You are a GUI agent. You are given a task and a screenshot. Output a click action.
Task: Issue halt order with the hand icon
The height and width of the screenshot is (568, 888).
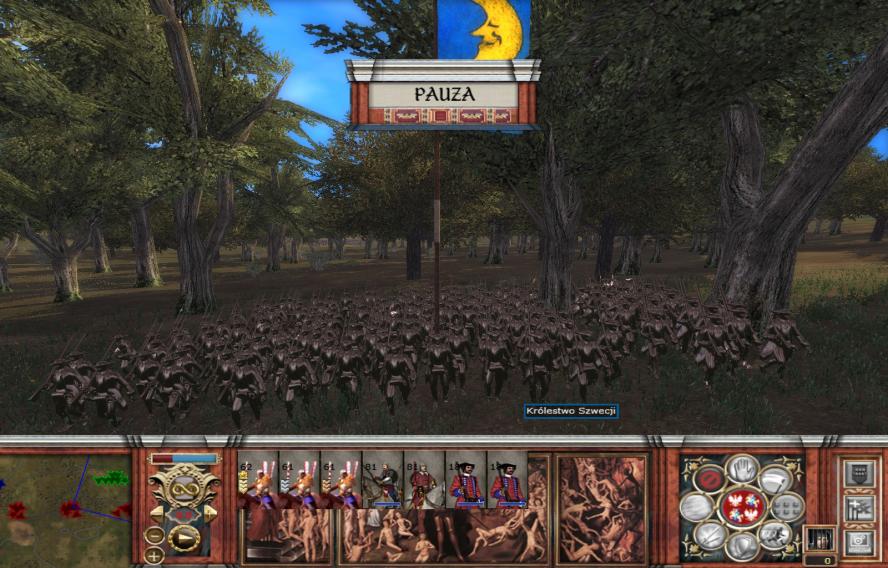[743, 467]
